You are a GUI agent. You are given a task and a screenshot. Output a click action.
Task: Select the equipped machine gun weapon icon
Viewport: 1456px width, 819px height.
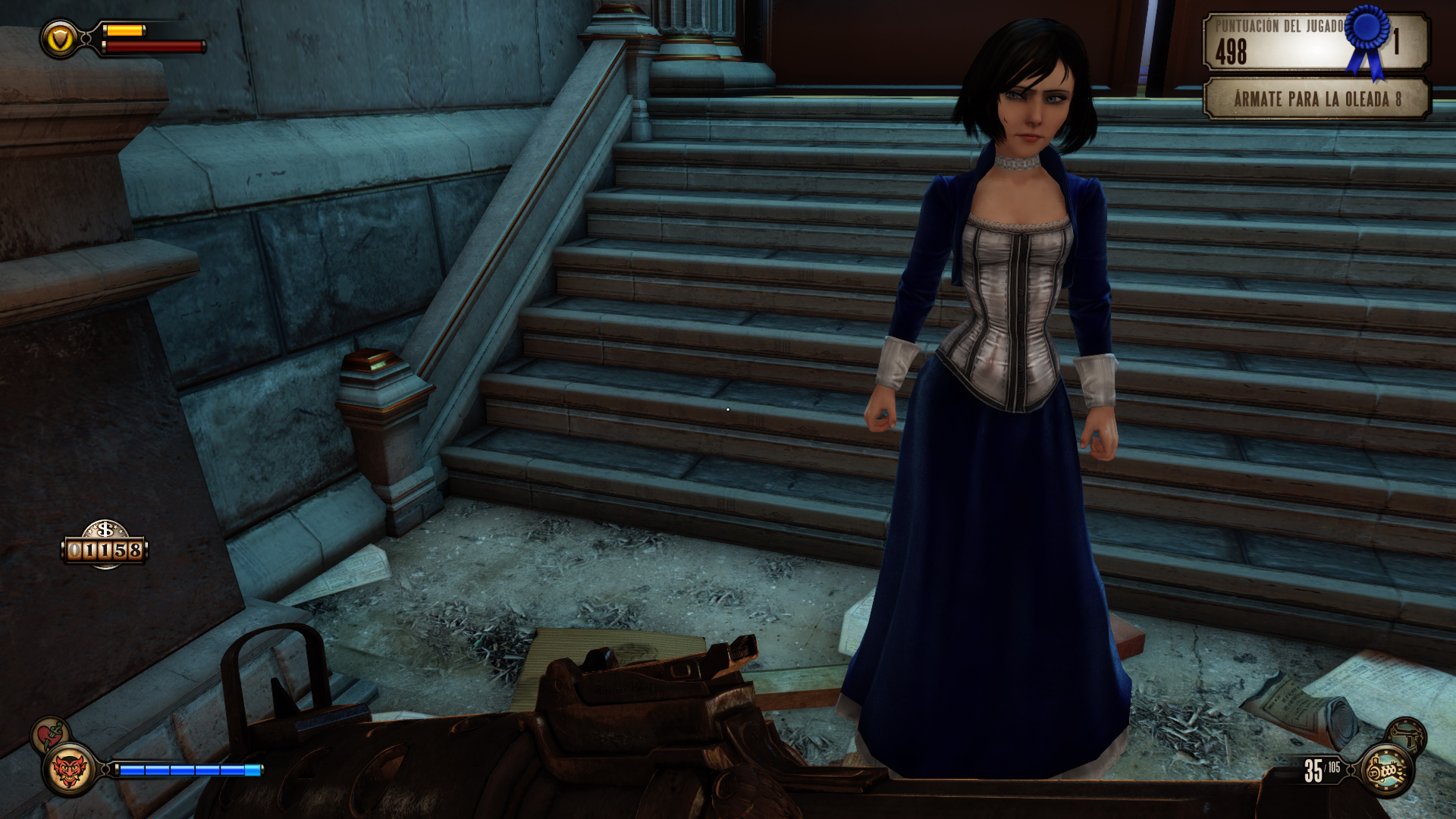(1387, 770)
